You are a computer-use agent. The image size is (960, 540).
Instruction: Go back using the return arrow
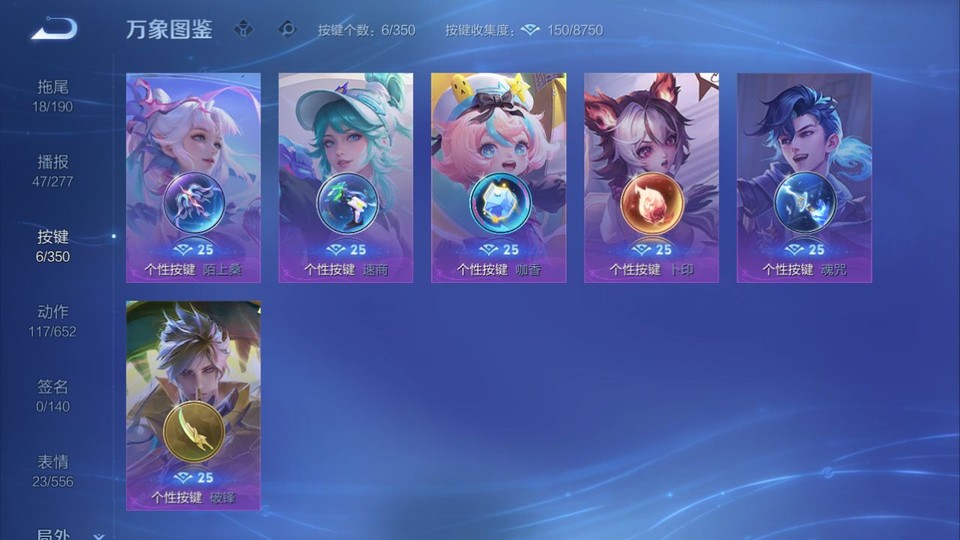54,29
